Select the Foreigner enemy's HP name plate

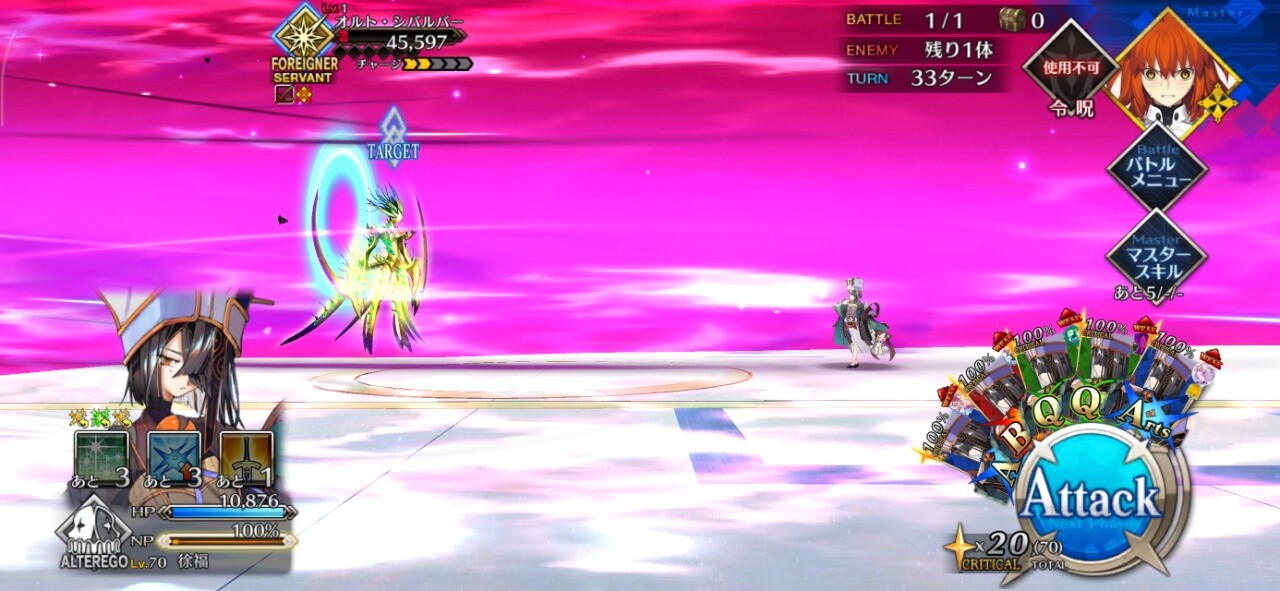click(x=400, y=40)
